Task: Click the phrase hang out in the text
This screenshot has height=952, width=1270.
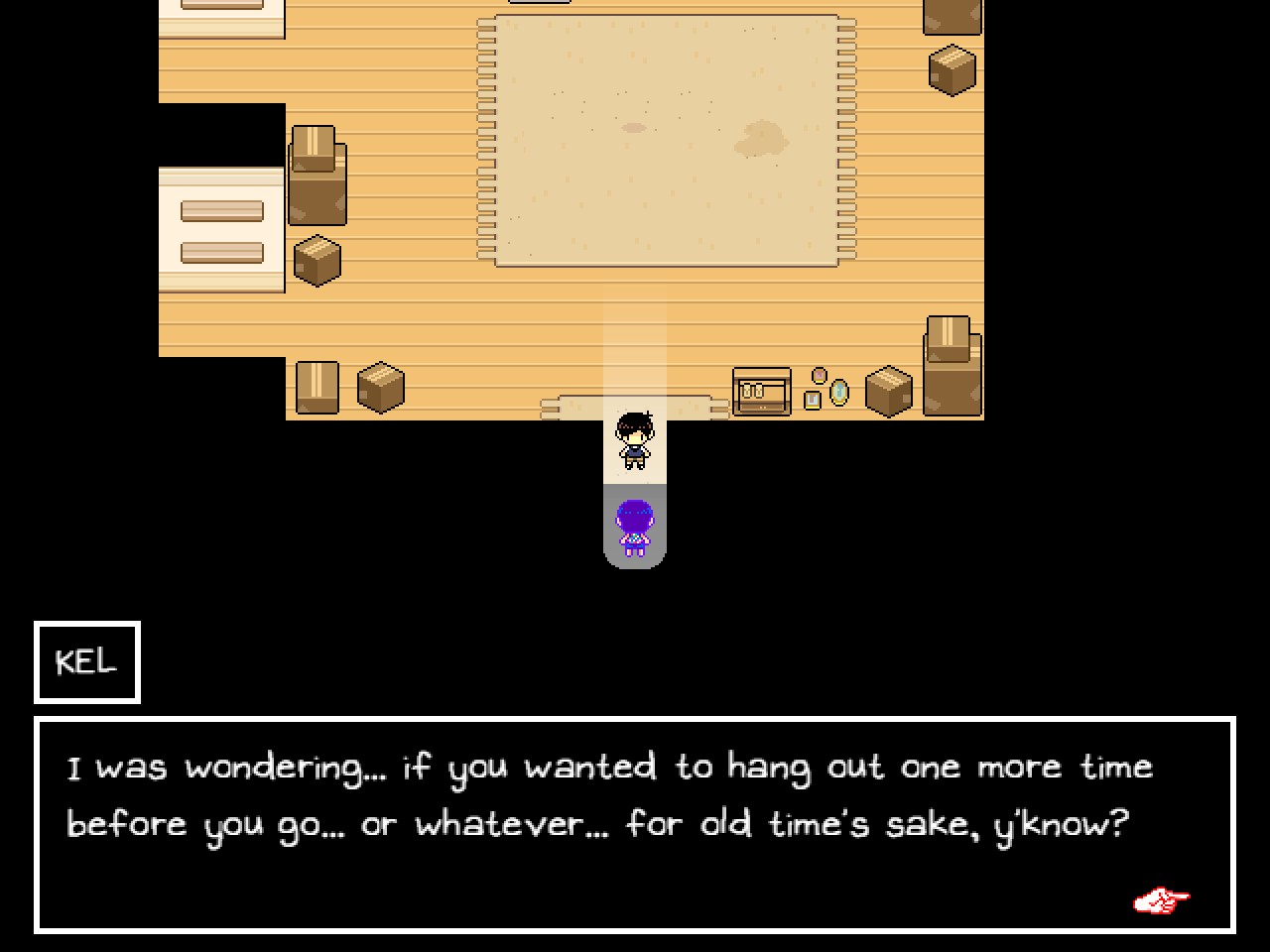Action: 807,766
